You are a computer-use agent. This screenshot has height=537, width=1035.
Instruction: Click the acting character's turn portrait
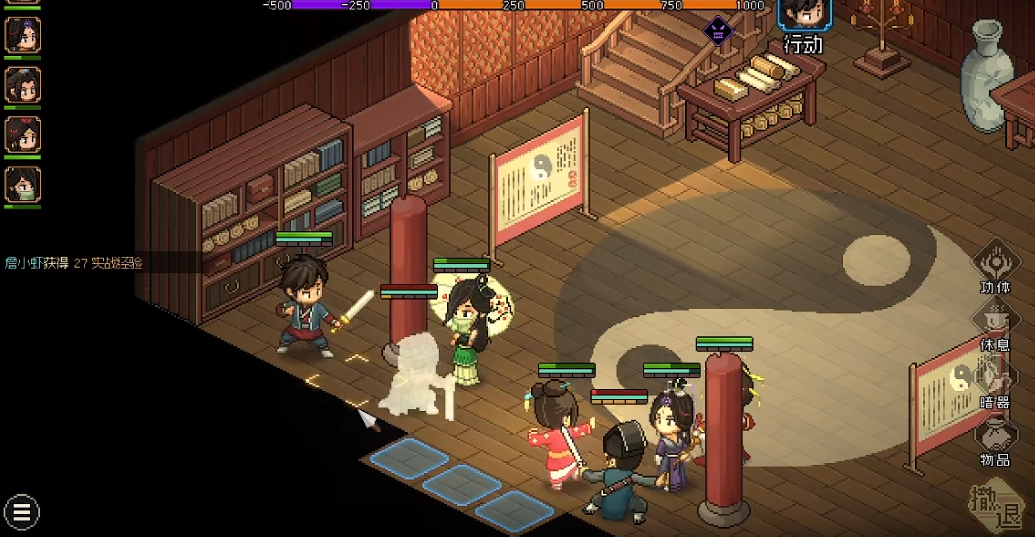tap(802, 14)
